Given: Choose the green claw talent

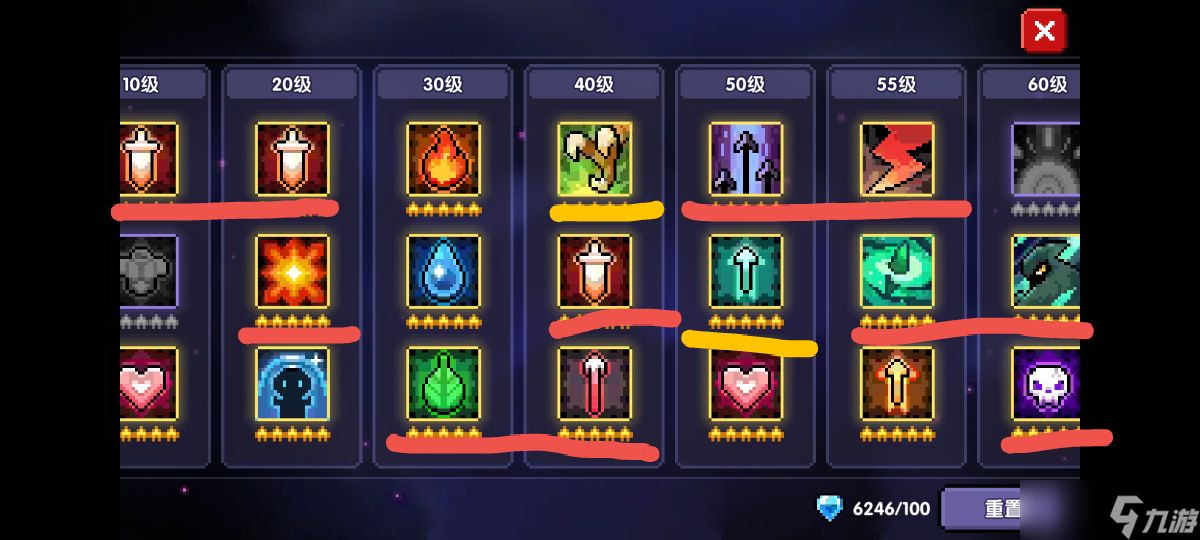Looking at the screenshot, I should [594, 159].
